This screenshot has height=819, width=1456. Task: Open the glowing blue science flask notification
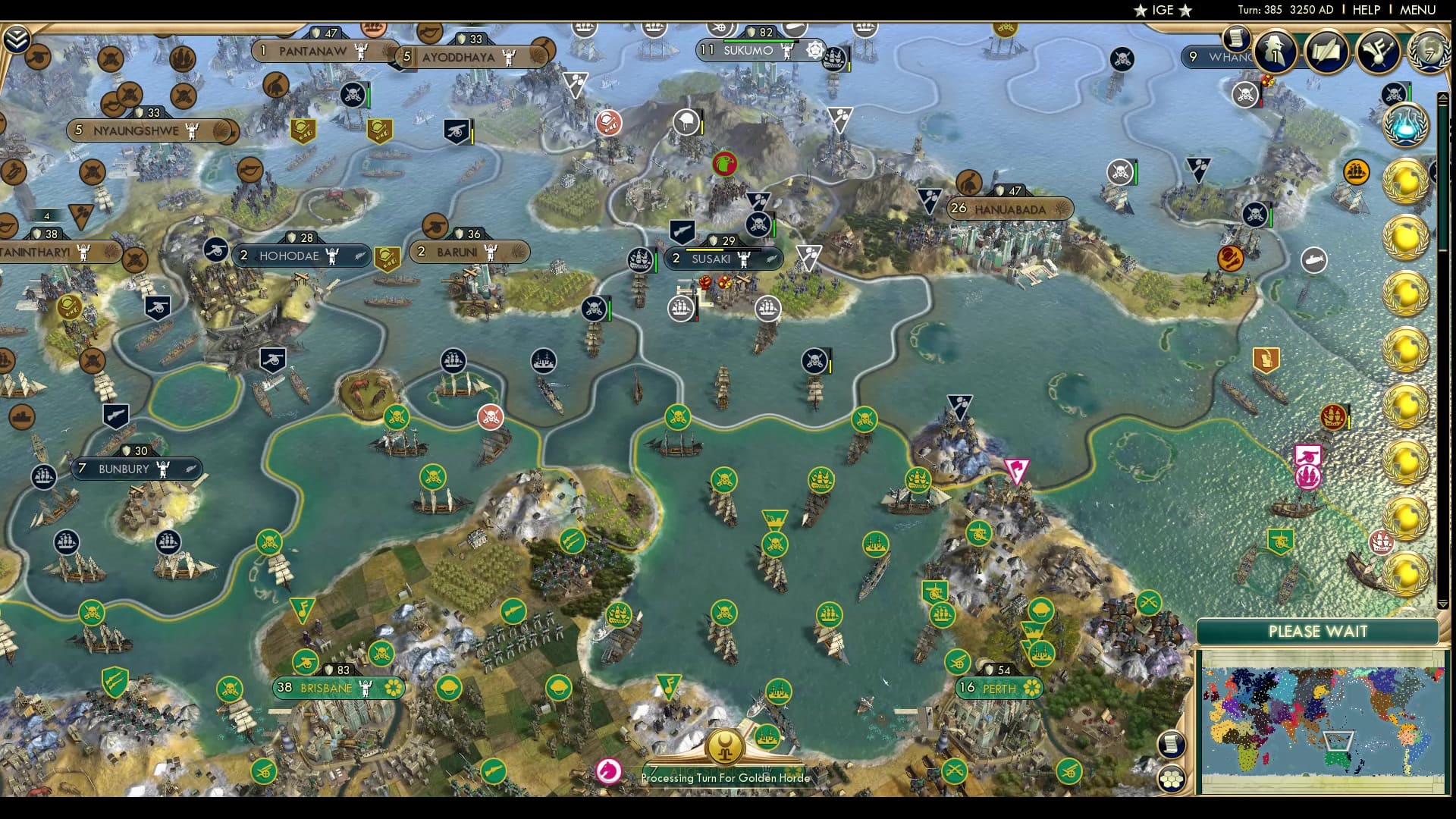(x=1405, y=126)
